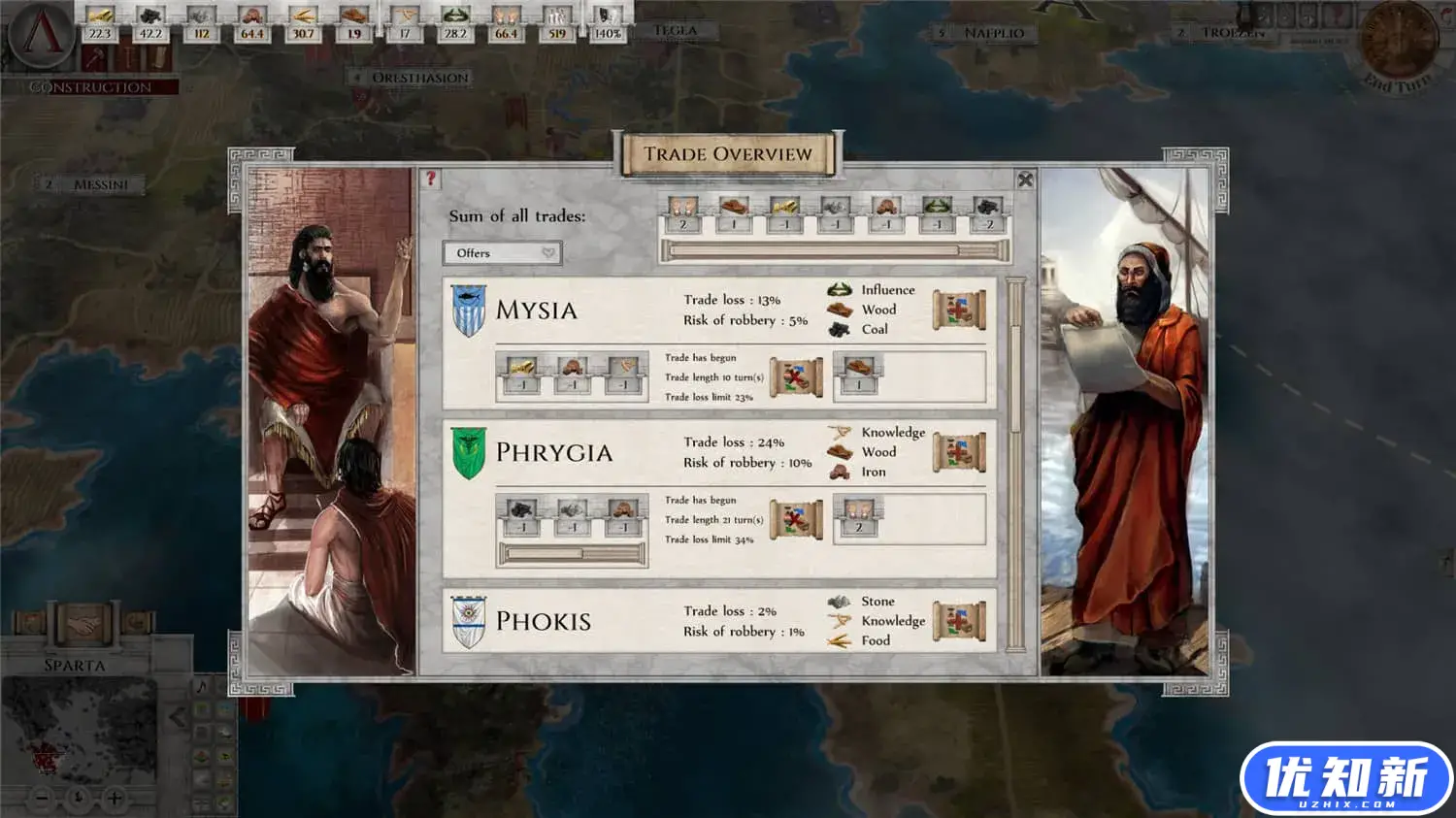Click the Spartan lambda shield emblem
Viewport: 1456px width, 818px height.
click(42, 34)
